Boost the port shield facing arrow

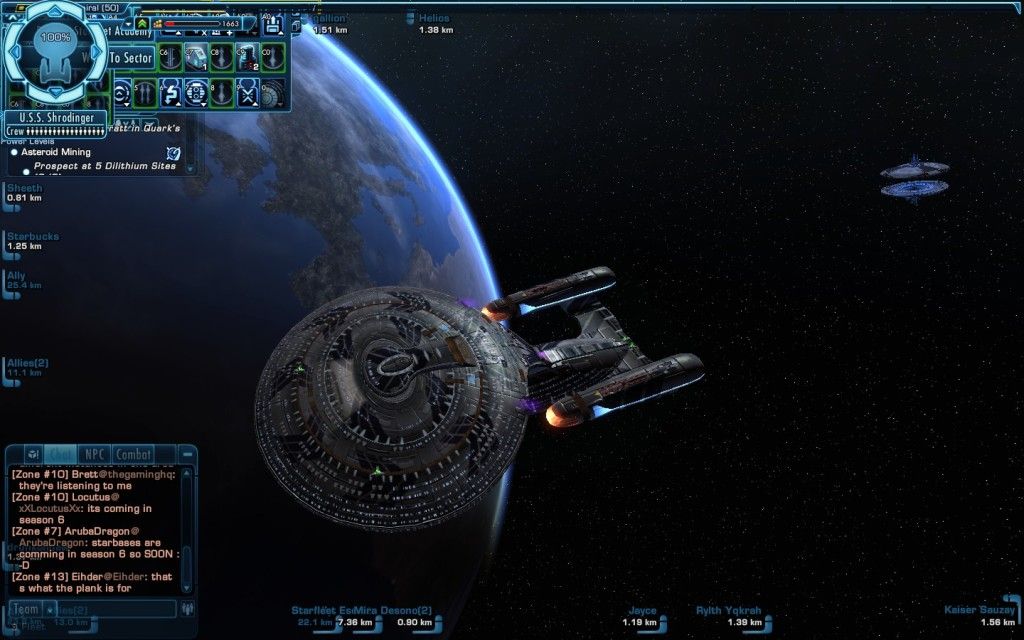tap(13, 53)
